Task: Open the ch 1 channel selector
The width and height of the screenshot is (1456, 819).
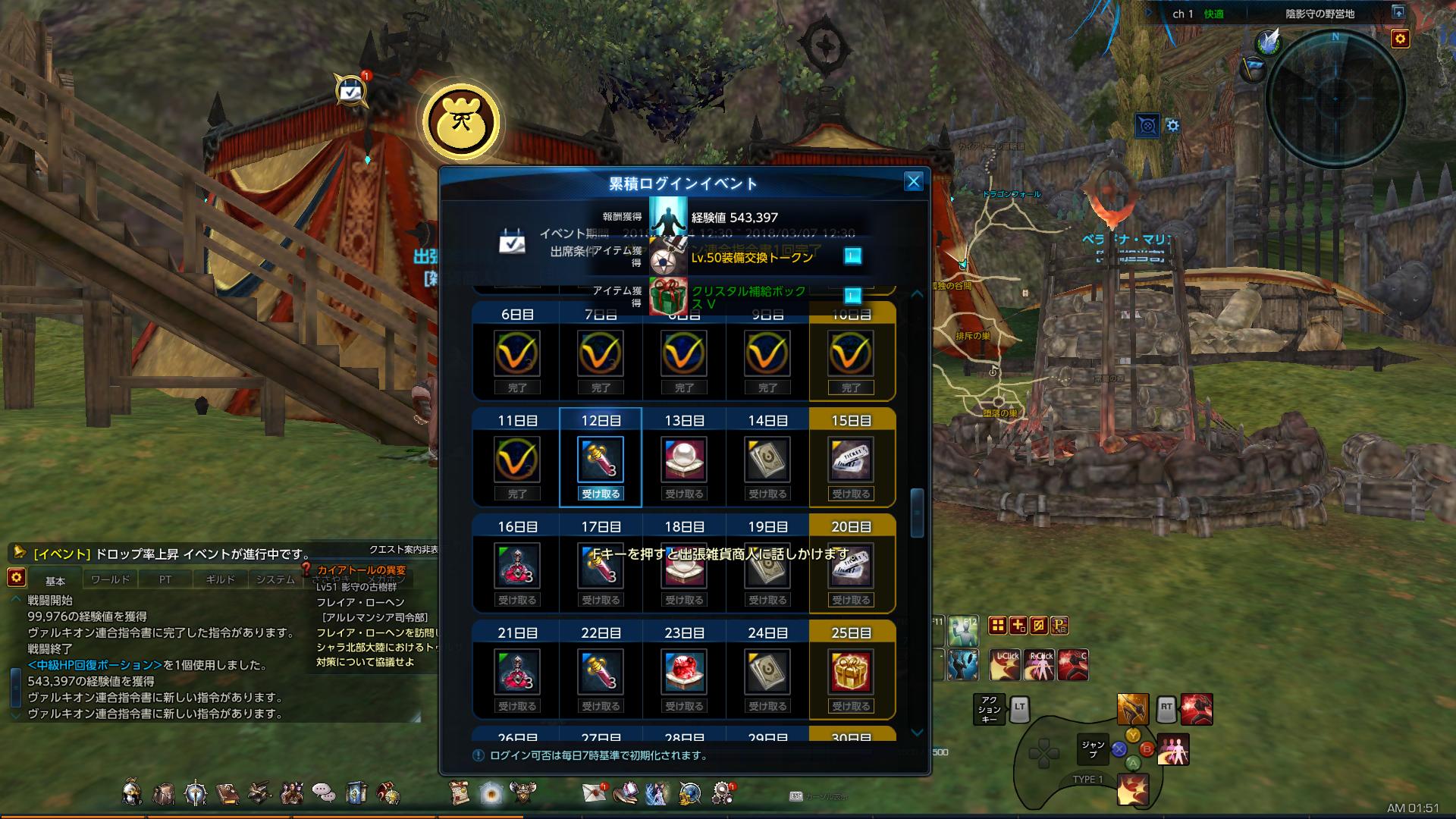Action: click(x=1183, y=13)
